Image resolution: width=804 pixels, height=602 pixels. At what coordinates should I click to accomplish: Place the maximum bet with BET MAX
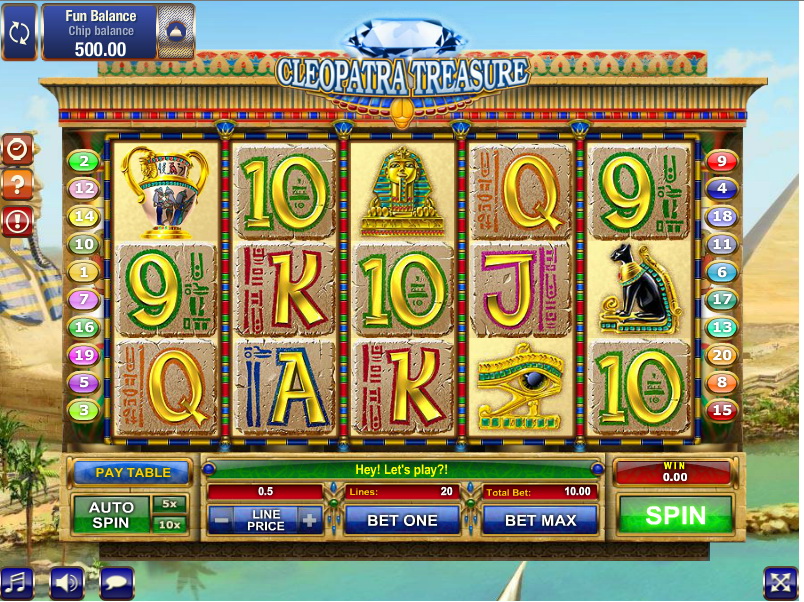point(540,520)
